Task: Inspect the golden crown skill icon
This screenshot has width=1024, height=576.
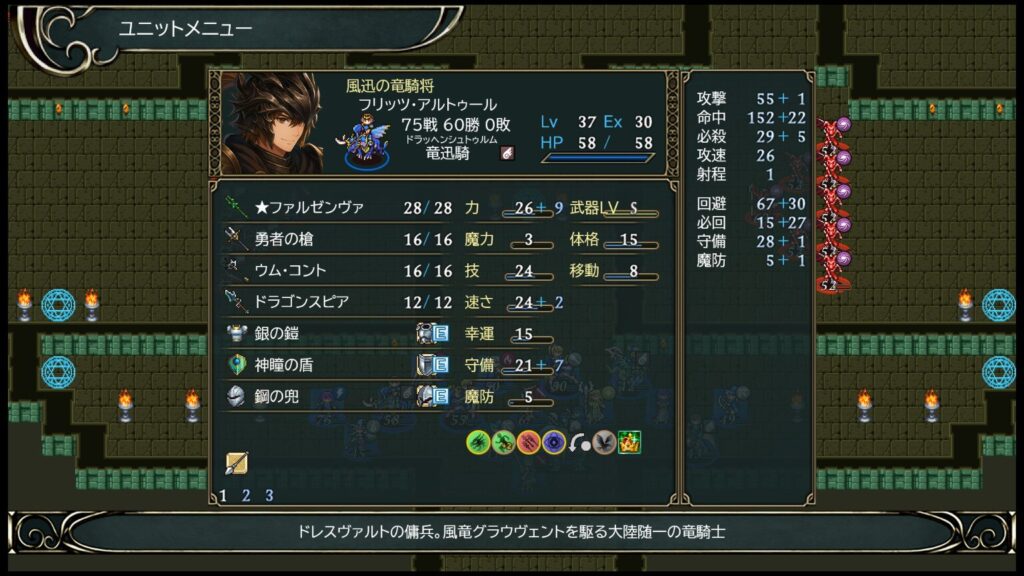Action: tap(629, 441)
